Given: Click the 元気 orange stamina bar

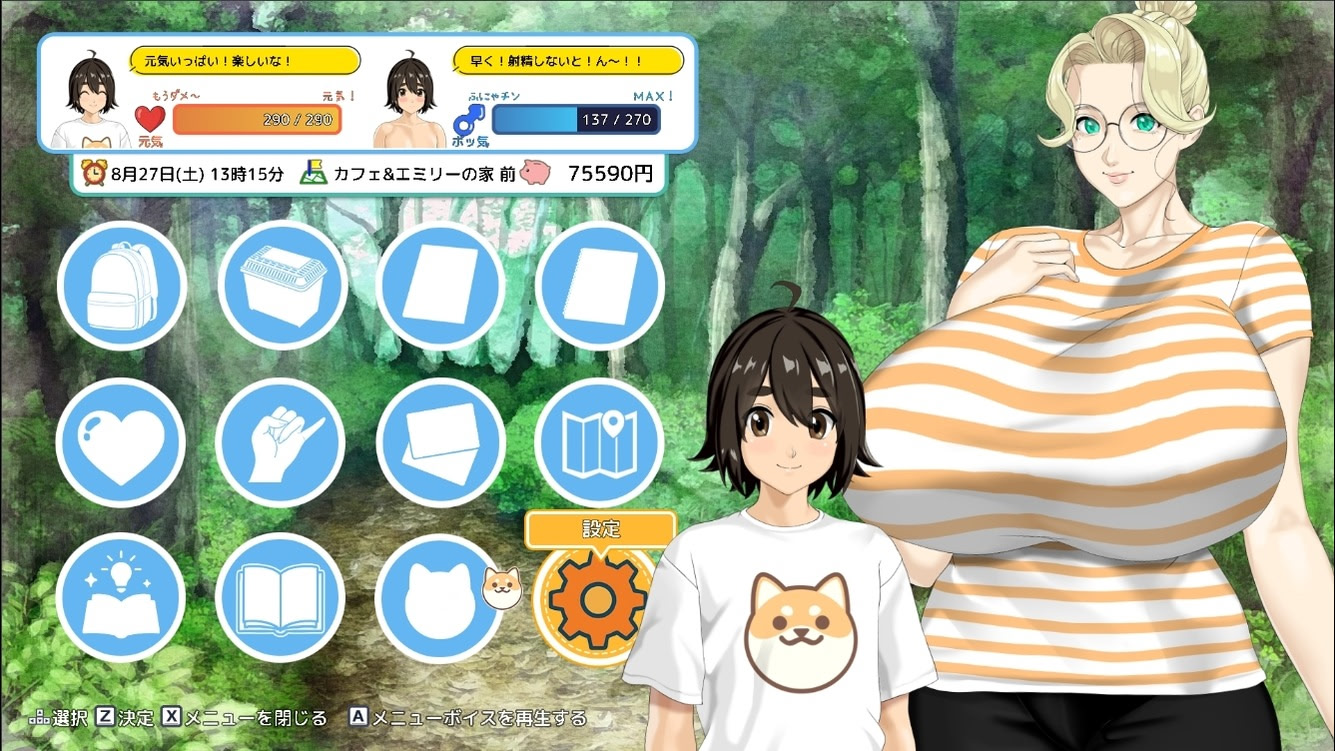Looking at the screenshot, I should (257, 120).
